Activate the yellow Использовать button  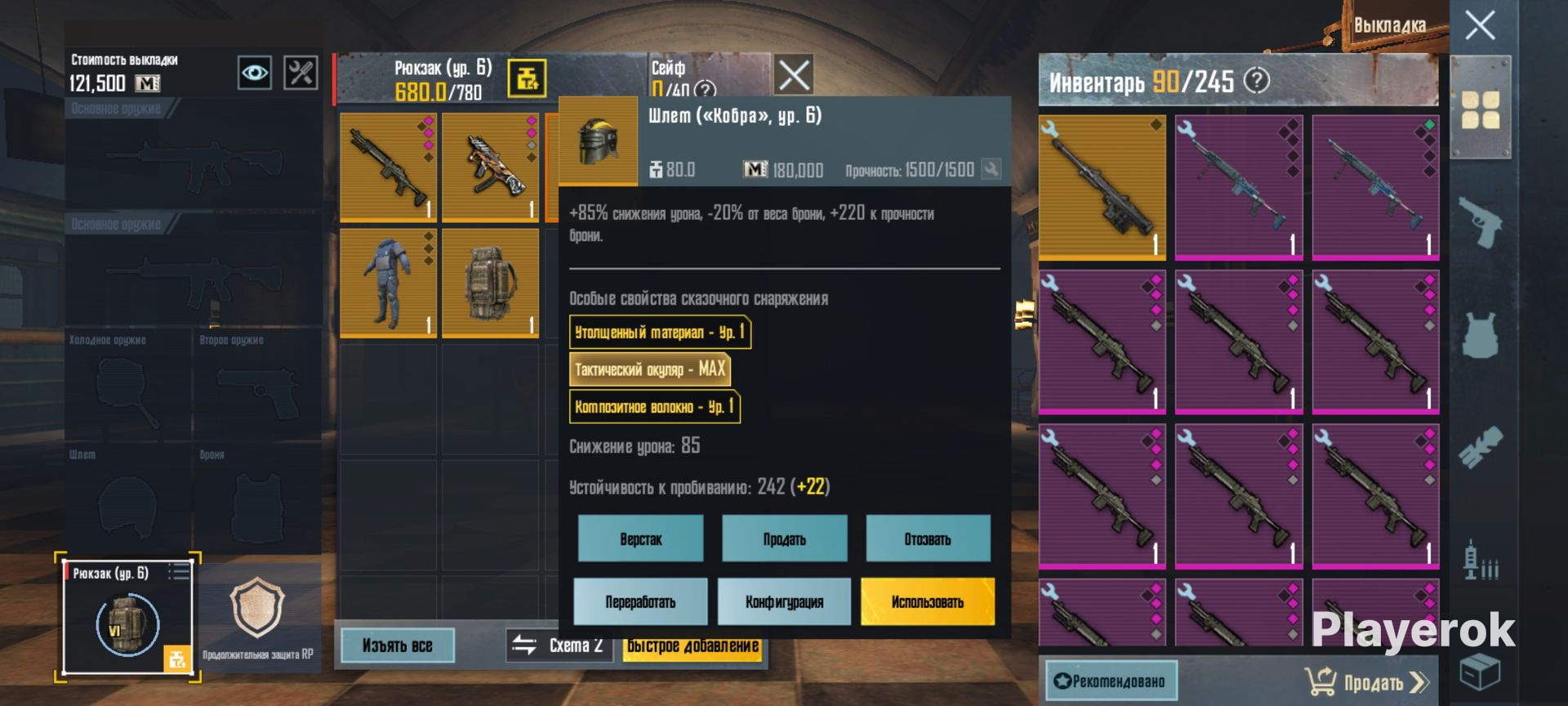pos(928,601)
